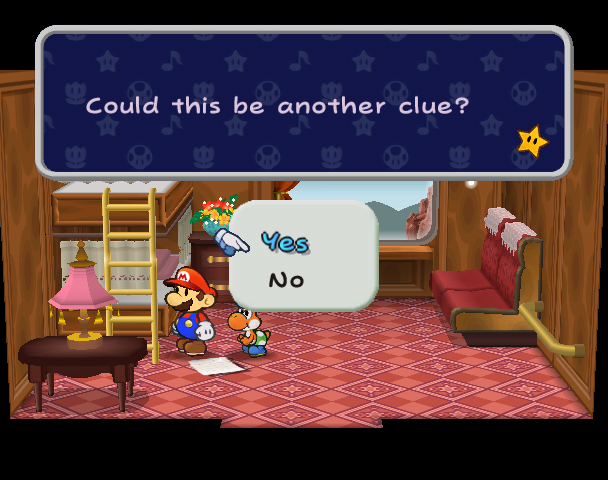Select No in the choice box
The height and width of the screenshot is (480, 608).
pos(285,280)
